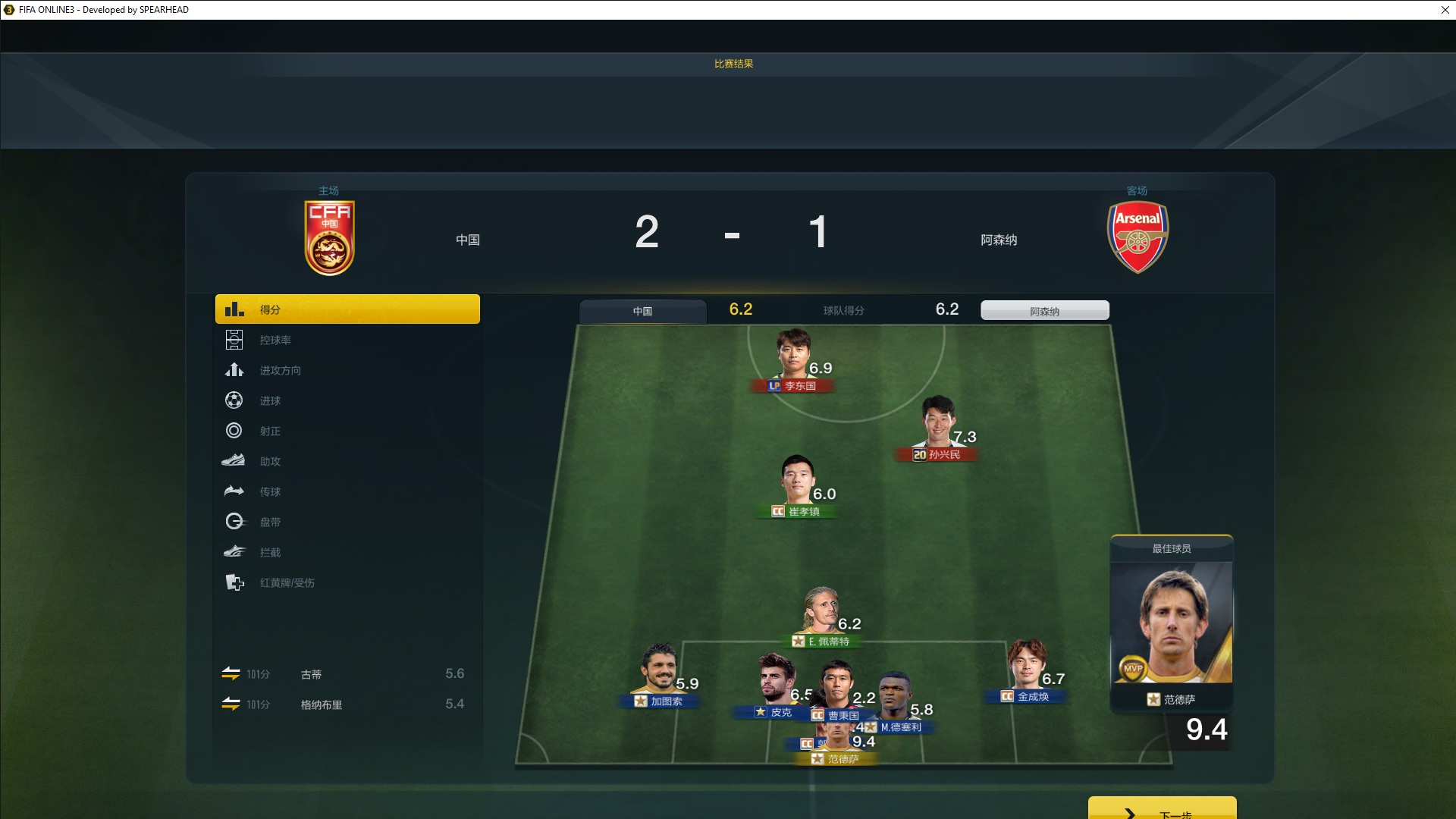1456x819 pixels.
Task: Select player 李东国 on the pitch
Action: pyautogui.click(x=793, y=356)
